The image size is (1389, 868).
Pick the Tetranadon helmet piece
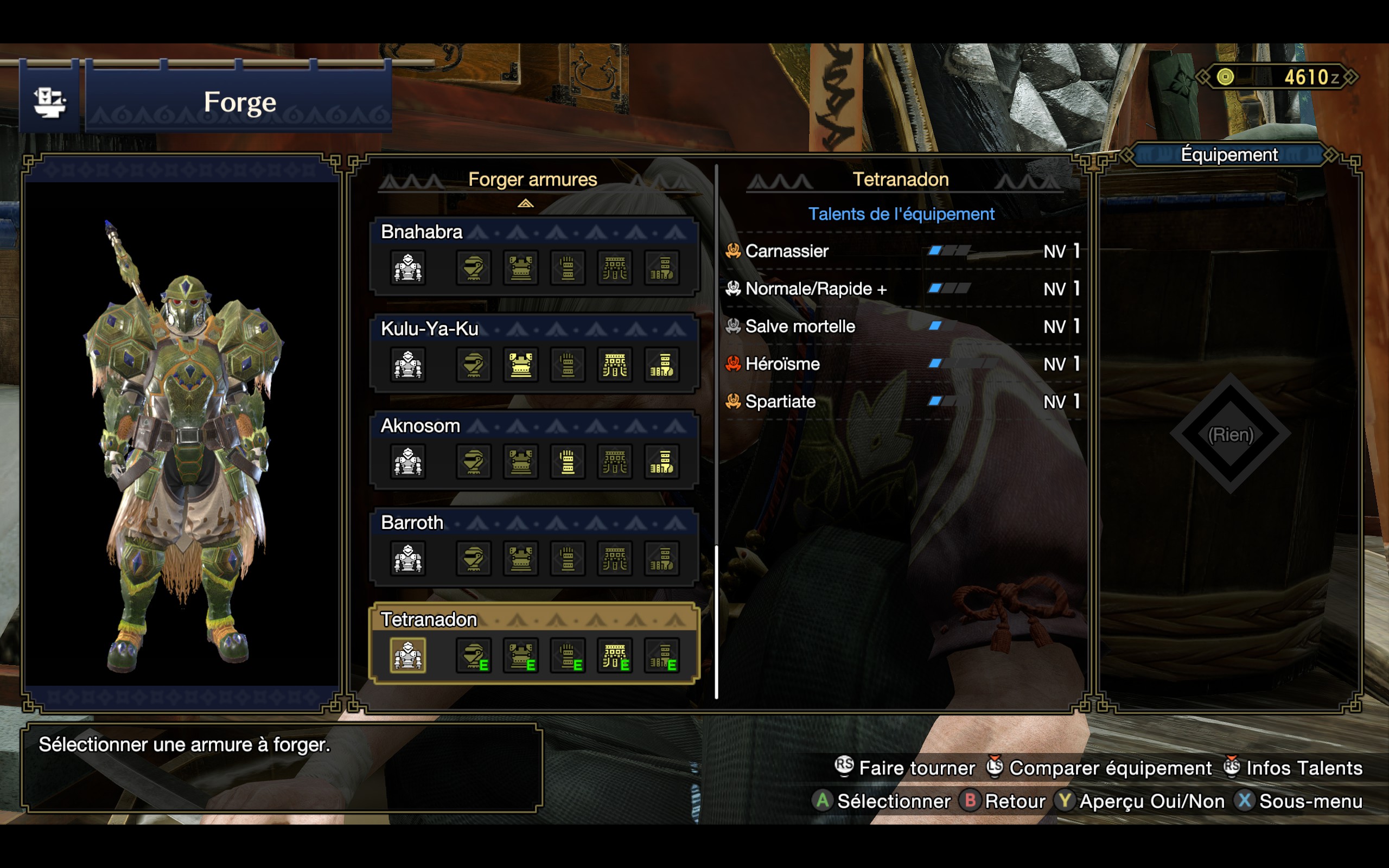coord(474,655)
